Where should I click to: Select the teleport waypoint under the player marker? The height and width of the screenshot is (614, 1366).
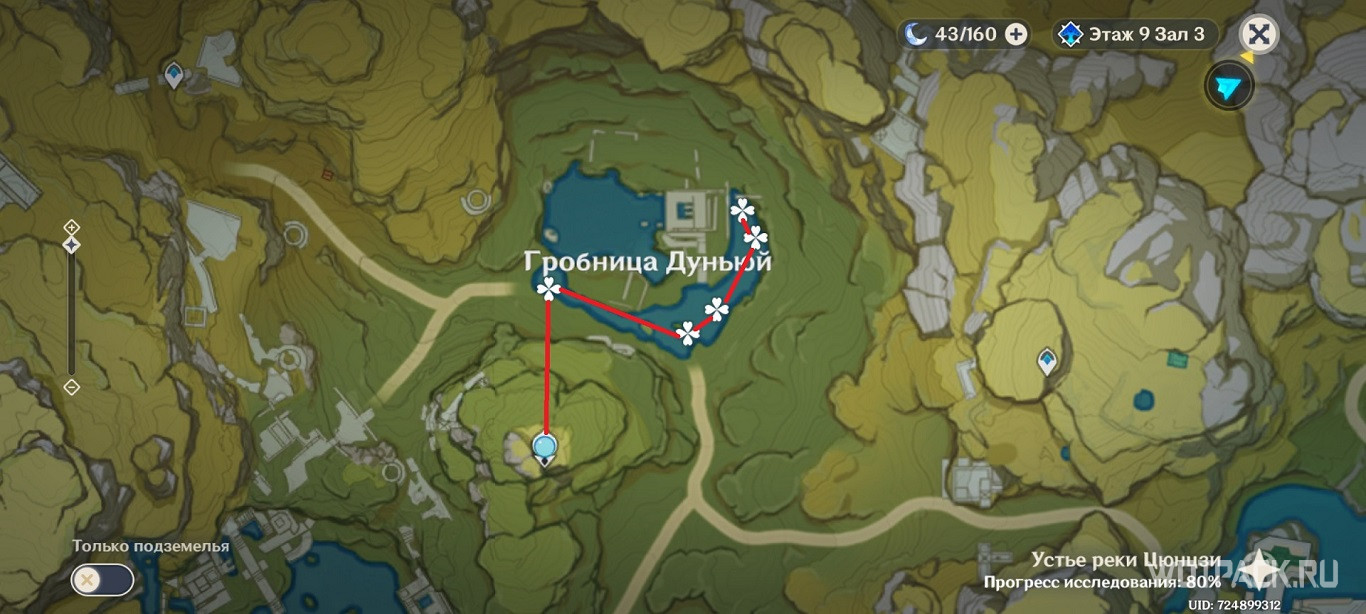point(544,459)
